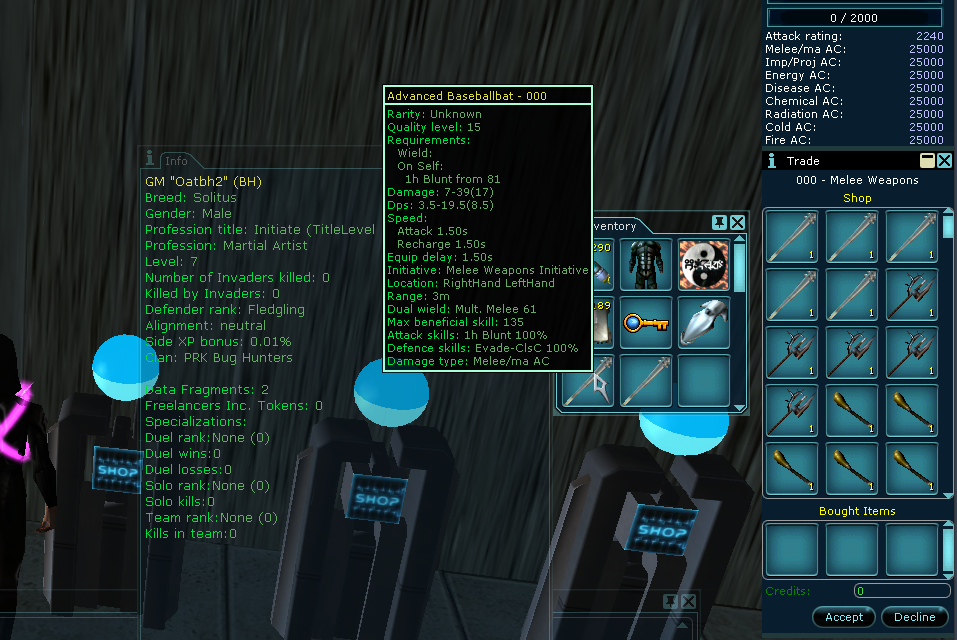957x640 pixels.
Task: Decline the trade
Action: 914,617
